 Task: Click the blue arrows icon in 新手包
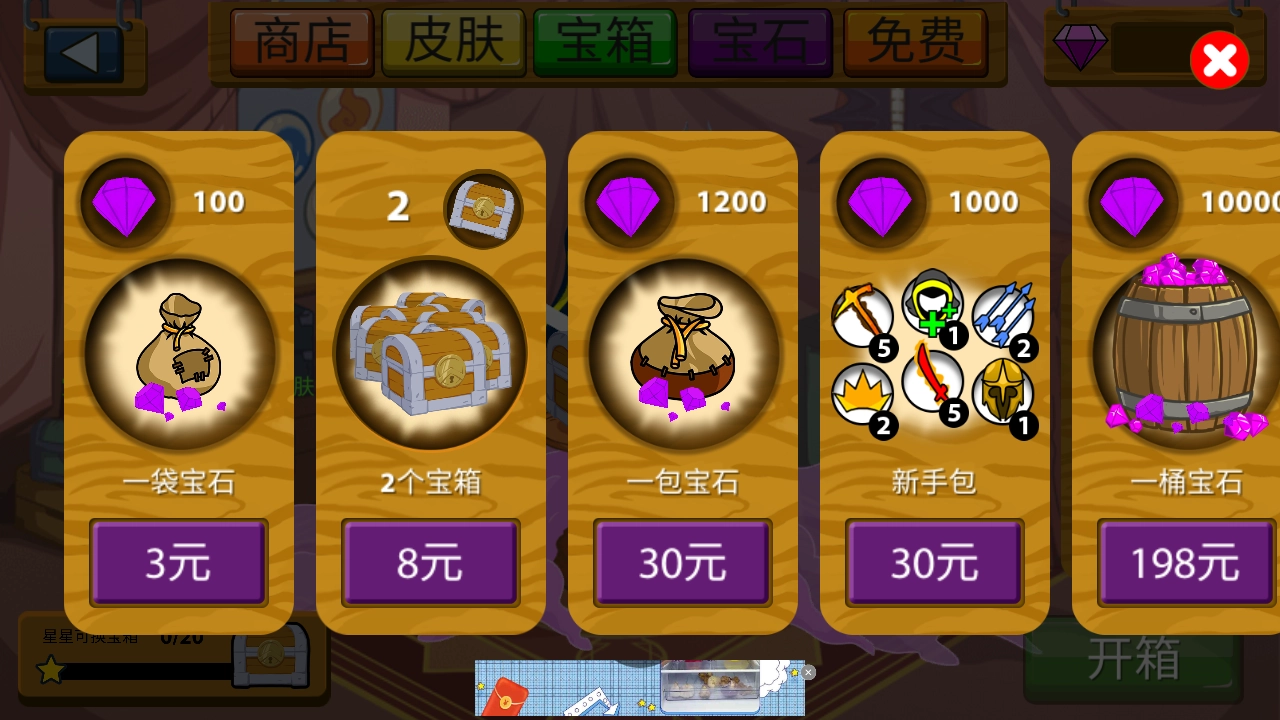coord(1004,316)
